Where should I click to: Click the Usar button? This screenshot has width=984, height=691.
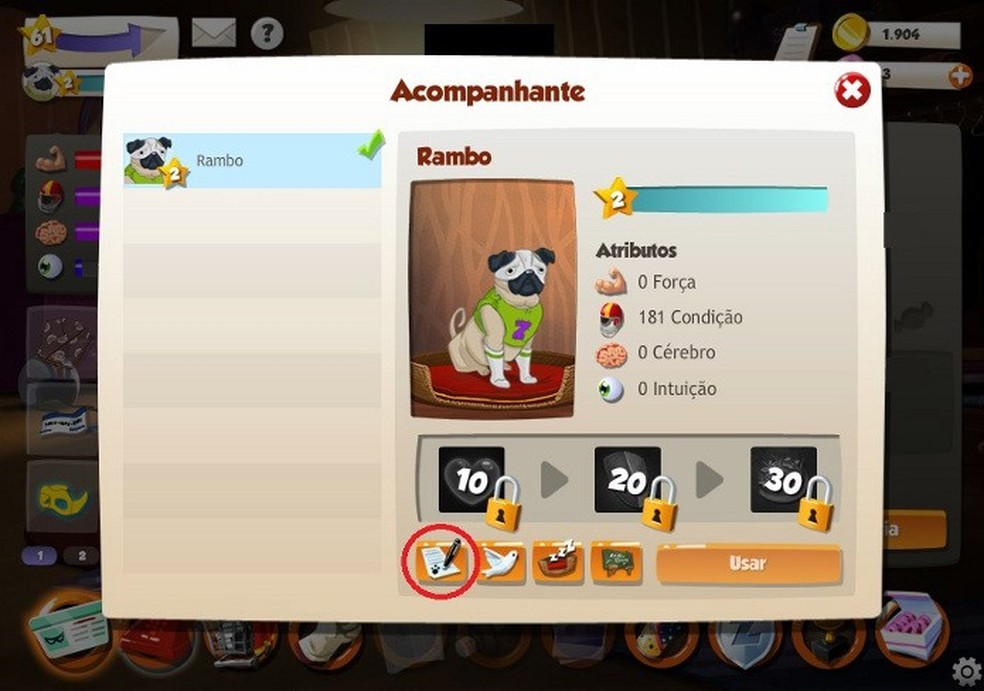point(748,564)
